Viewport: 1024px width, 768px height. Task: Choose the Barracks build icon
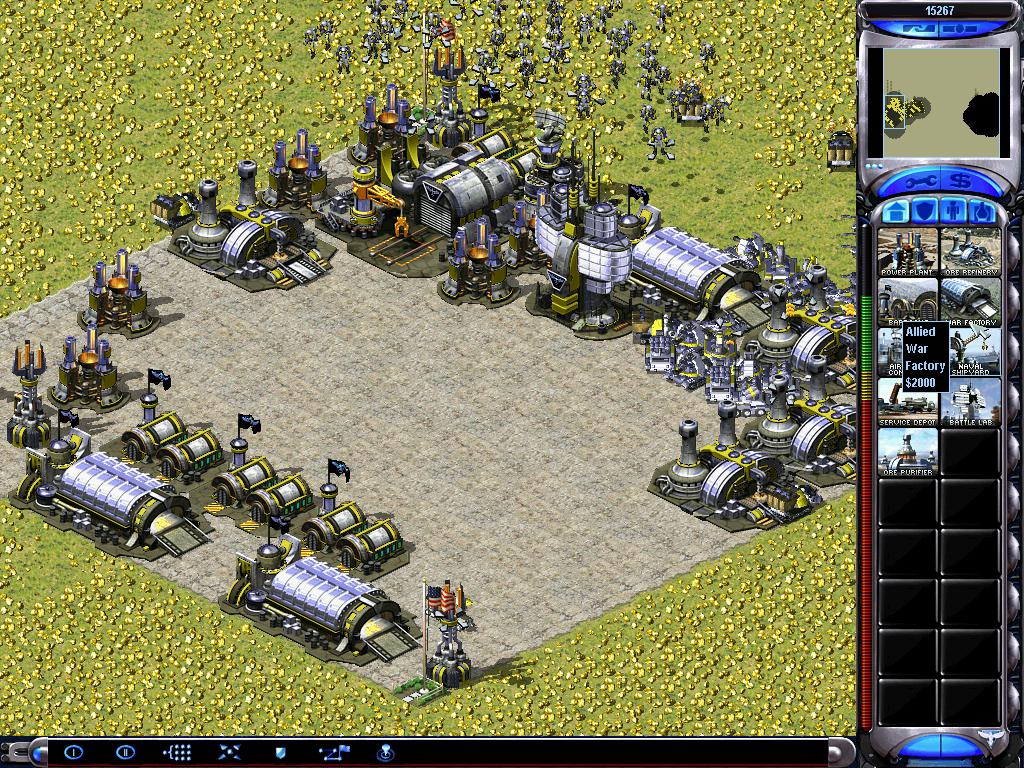coord(908,301)
